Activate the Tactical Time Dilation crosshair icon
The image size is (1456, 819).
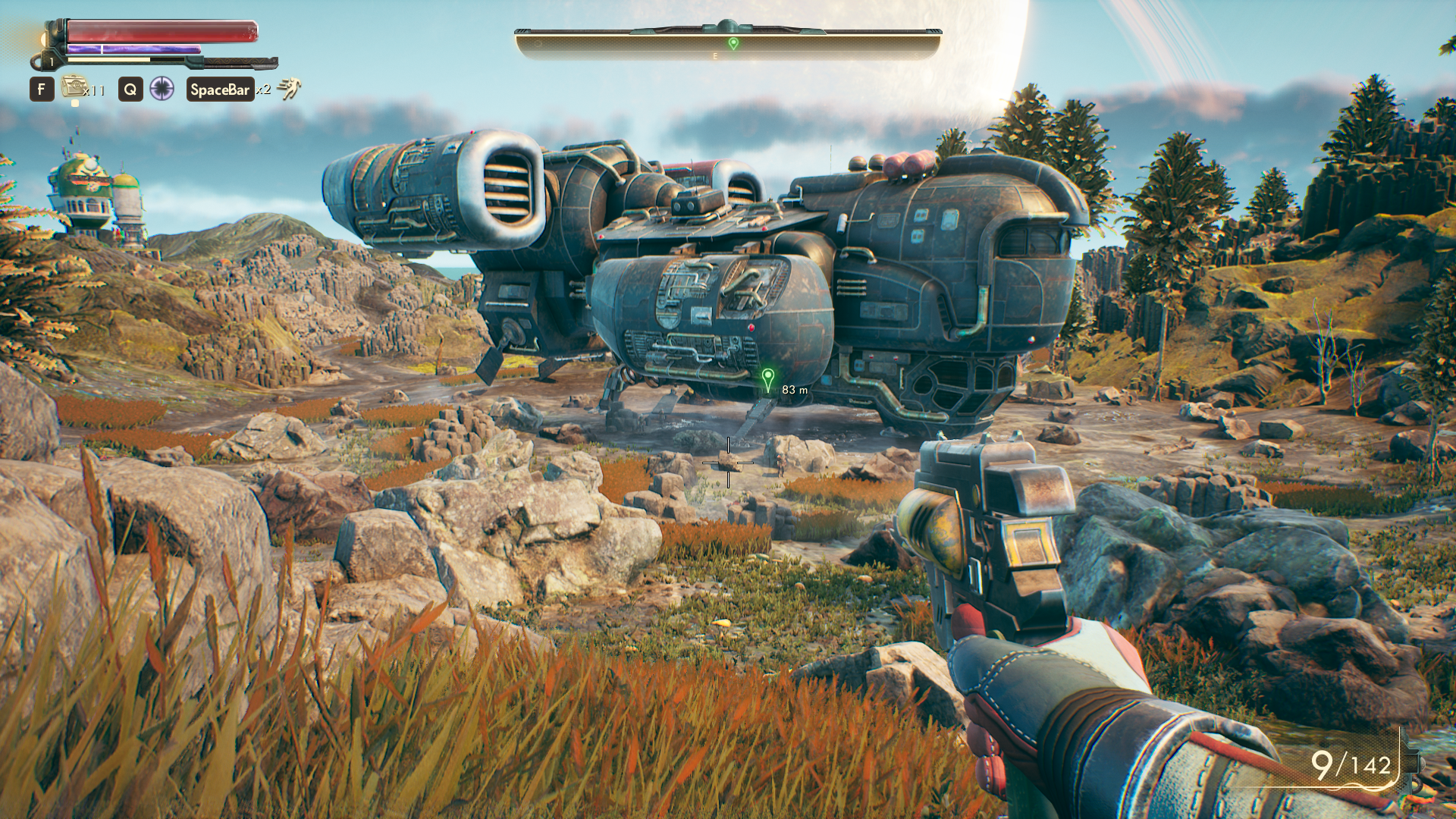tap(162, 89)
